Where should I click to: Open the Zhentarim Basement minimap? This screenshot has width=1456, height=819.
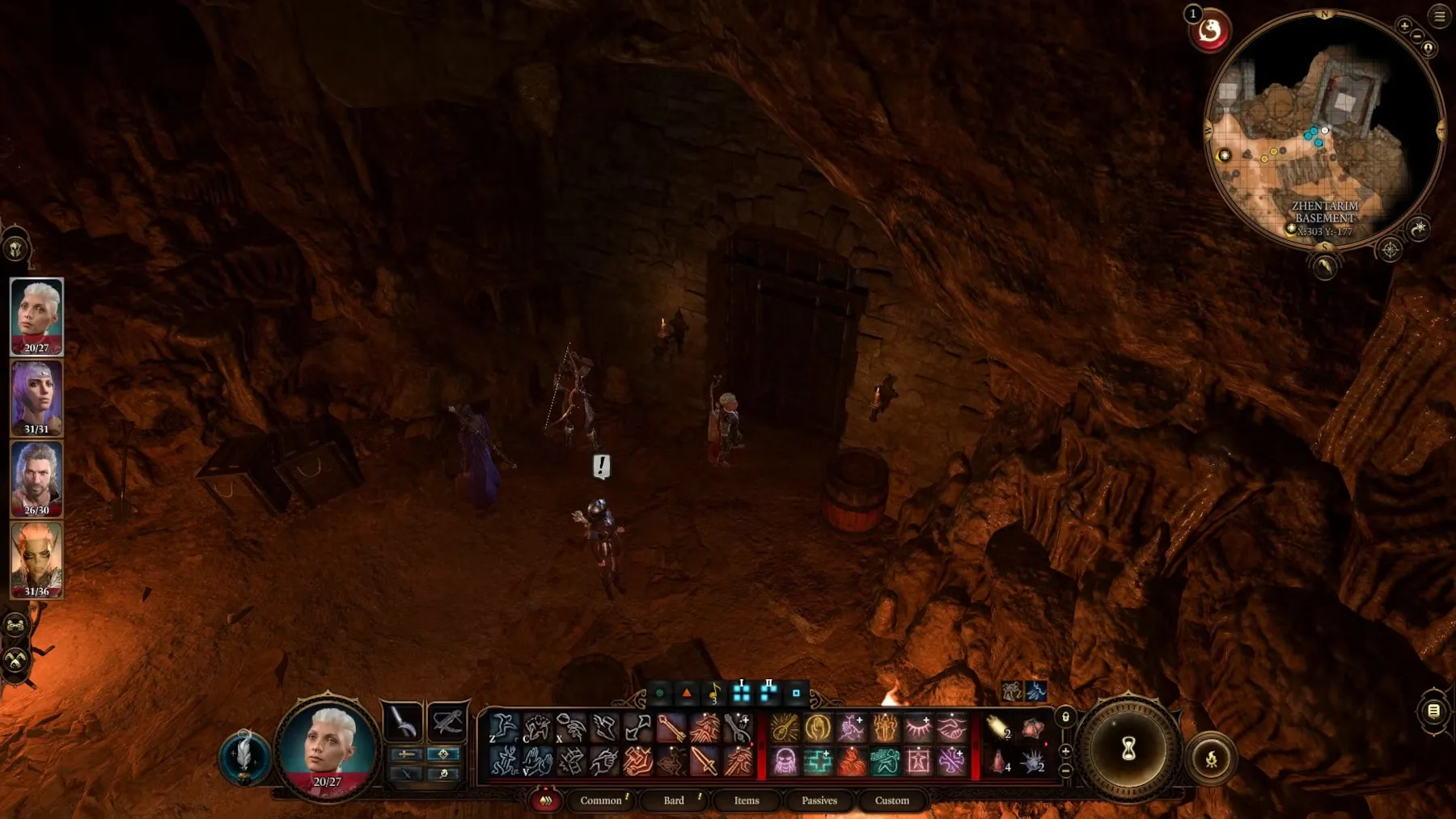(x=1323, y=129)
